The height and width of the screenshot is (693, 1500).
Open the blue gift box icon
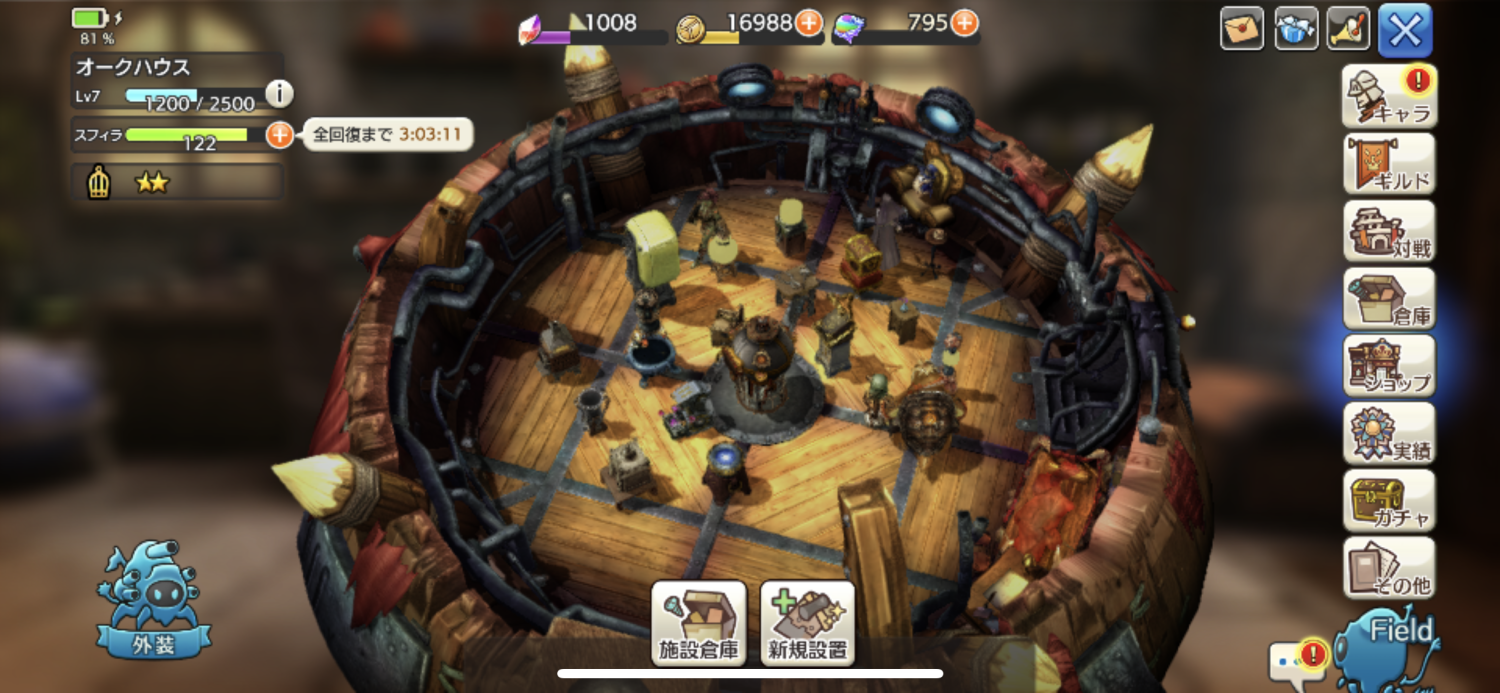pos(1296,29)
